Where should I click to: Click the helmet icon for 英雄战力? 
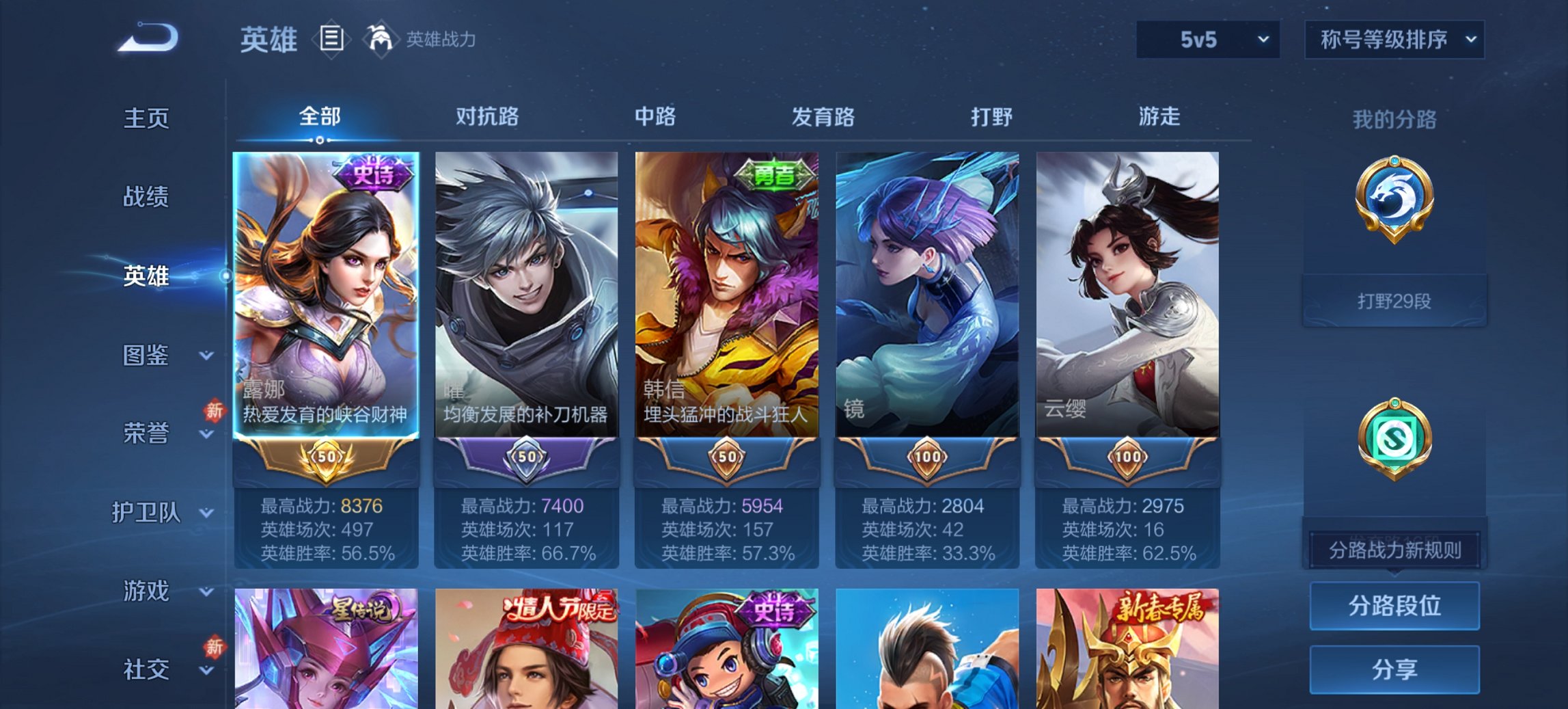(x=381, y=39)
